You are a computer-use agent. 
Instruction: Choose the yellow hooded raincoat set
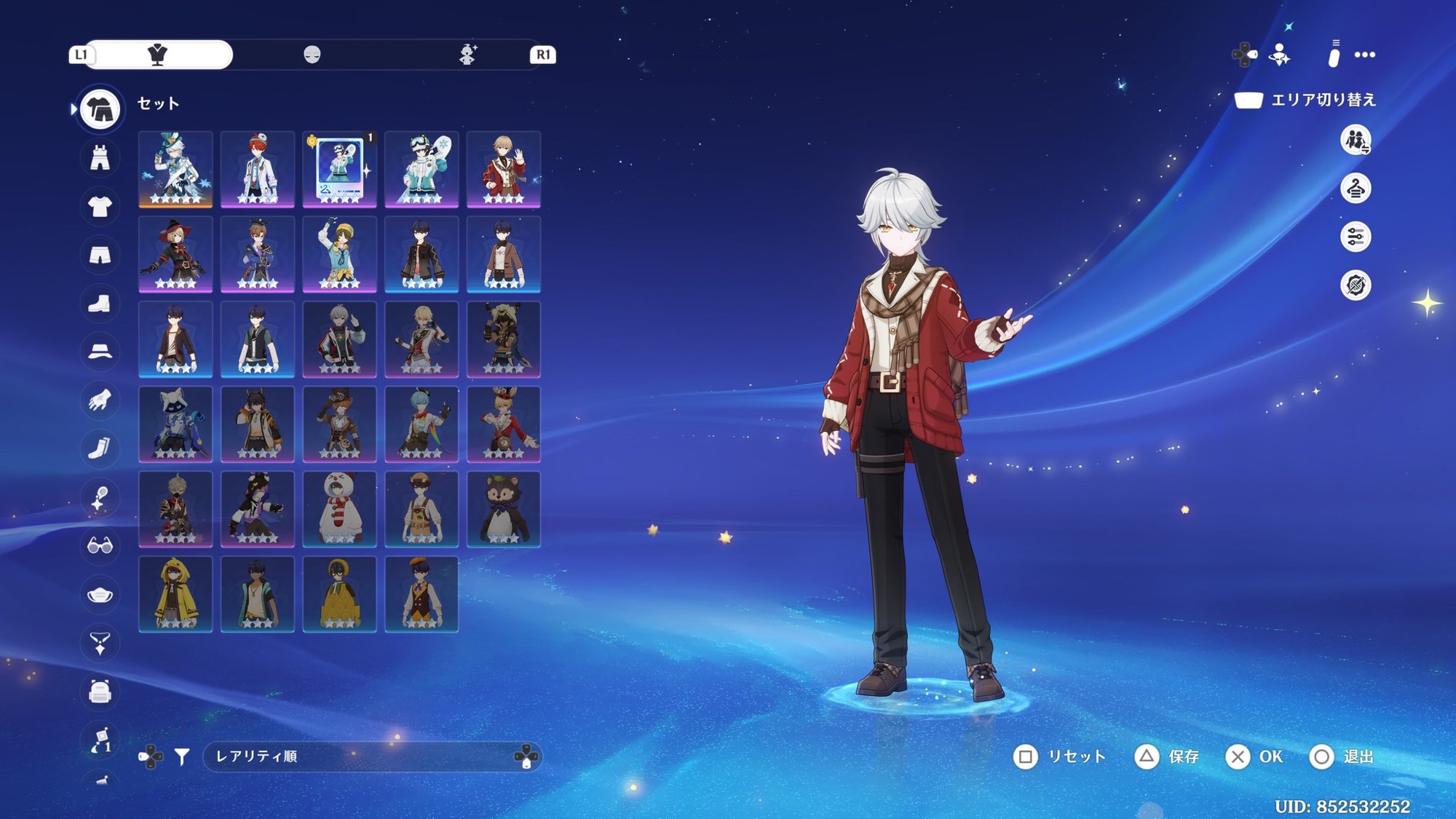[175, 594]
